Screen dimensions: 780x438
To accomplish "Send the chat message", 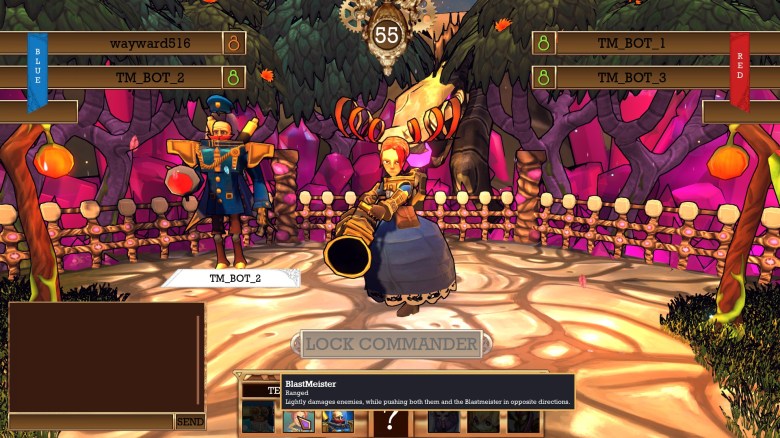I will click(x=190, y=422).
